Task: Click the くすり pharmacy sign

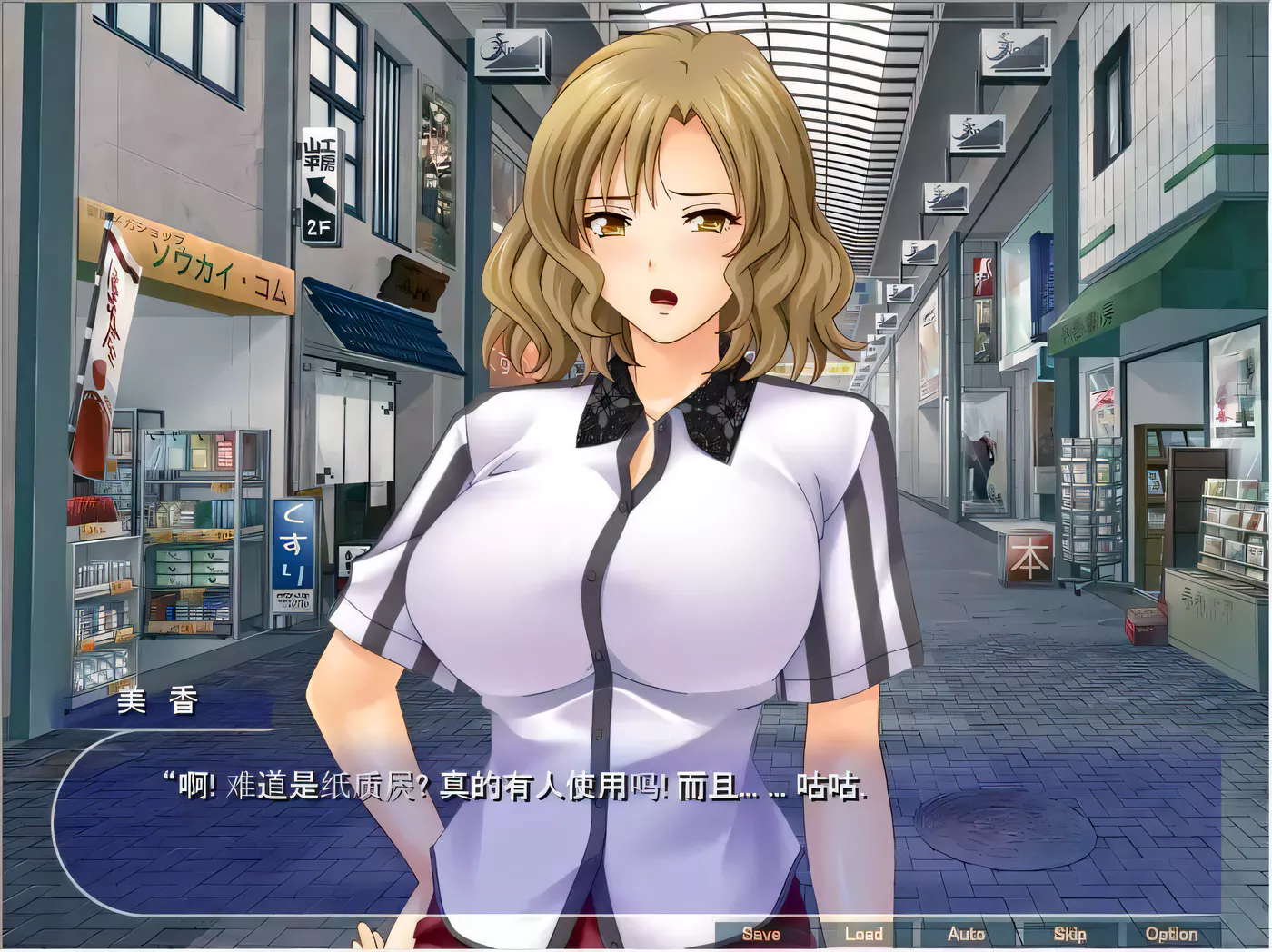Action: [x=295, y=557]
